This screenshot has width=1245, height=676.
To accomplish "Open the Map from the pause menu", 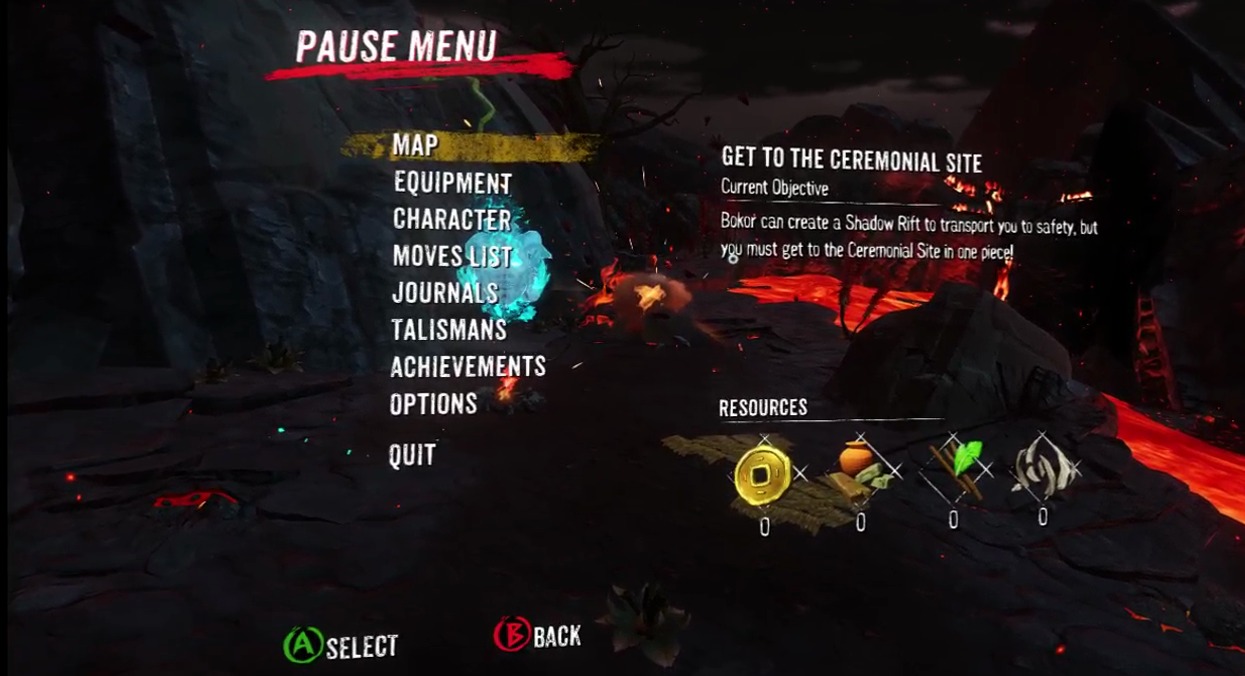I will (415, 146).
